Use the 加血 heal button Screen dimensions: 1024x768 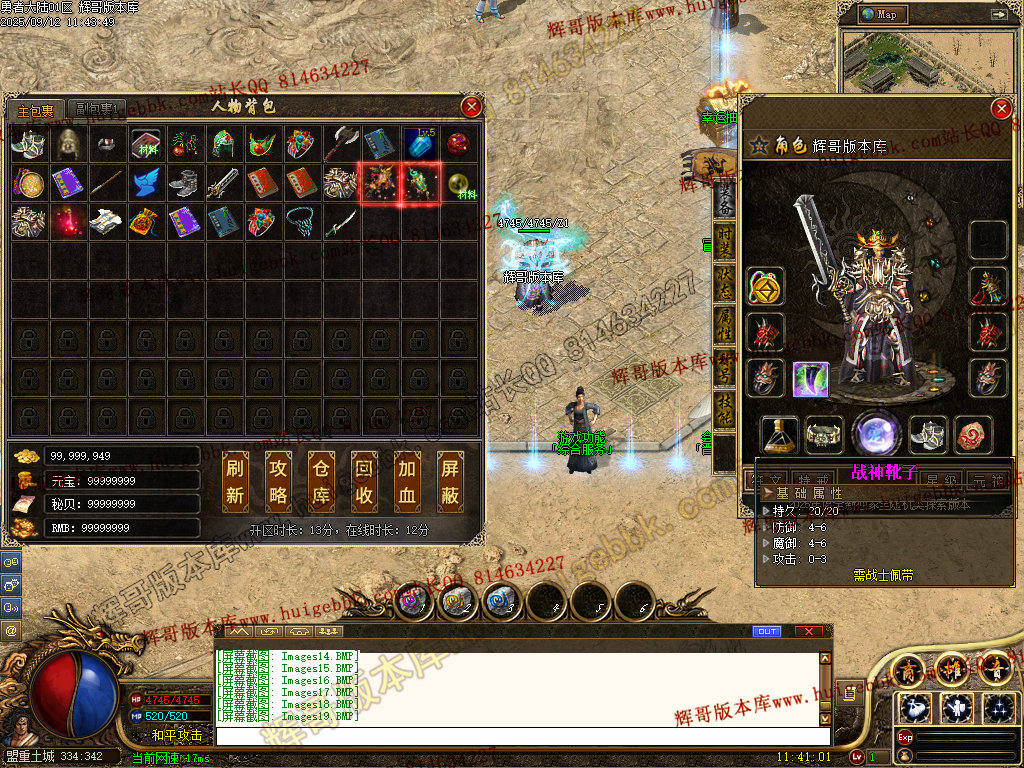[407, 481]
